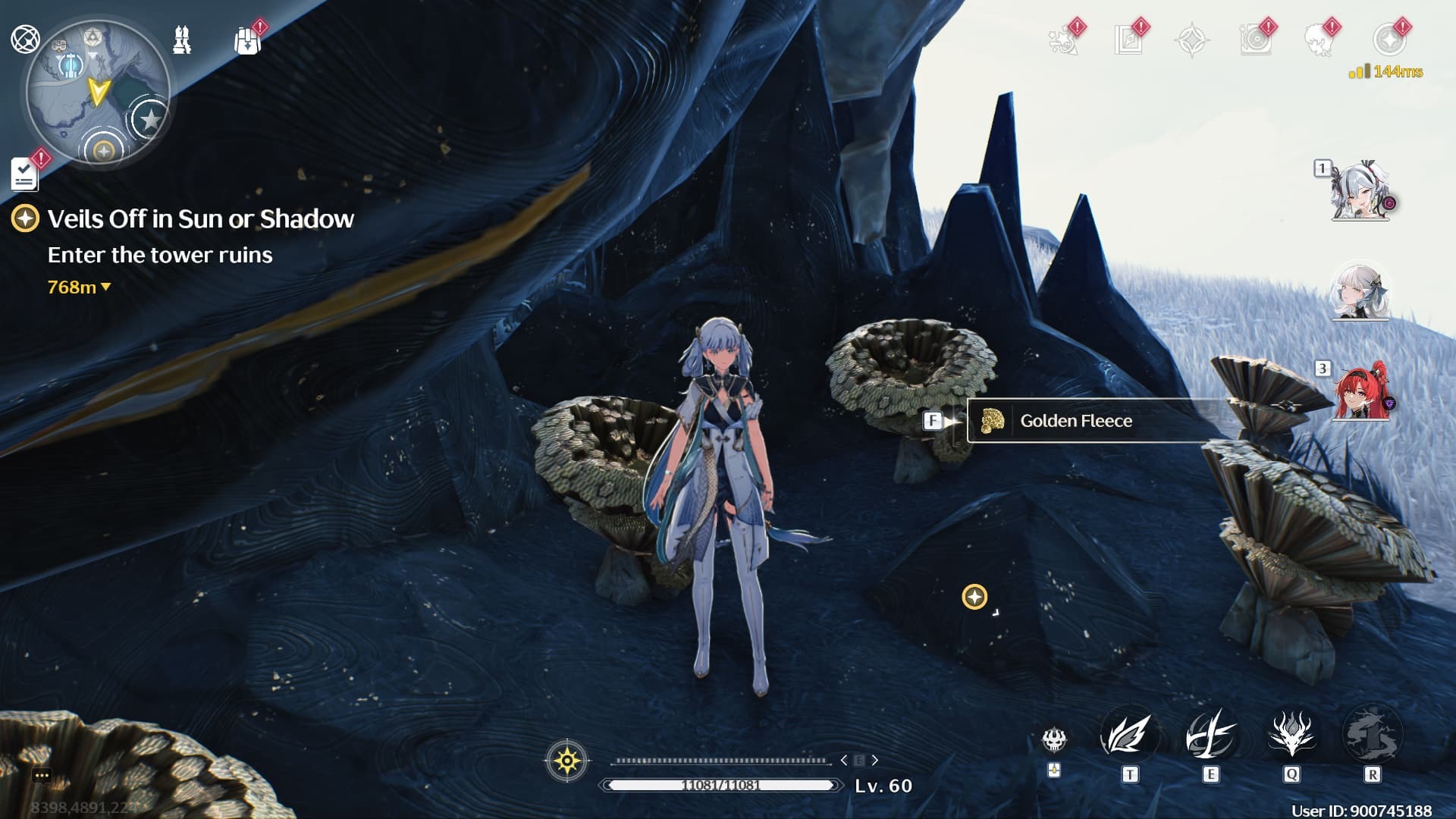This screenshot has height=819, width=1456.
Task: Open the turntable record player icon
Action: (1256, 40)
